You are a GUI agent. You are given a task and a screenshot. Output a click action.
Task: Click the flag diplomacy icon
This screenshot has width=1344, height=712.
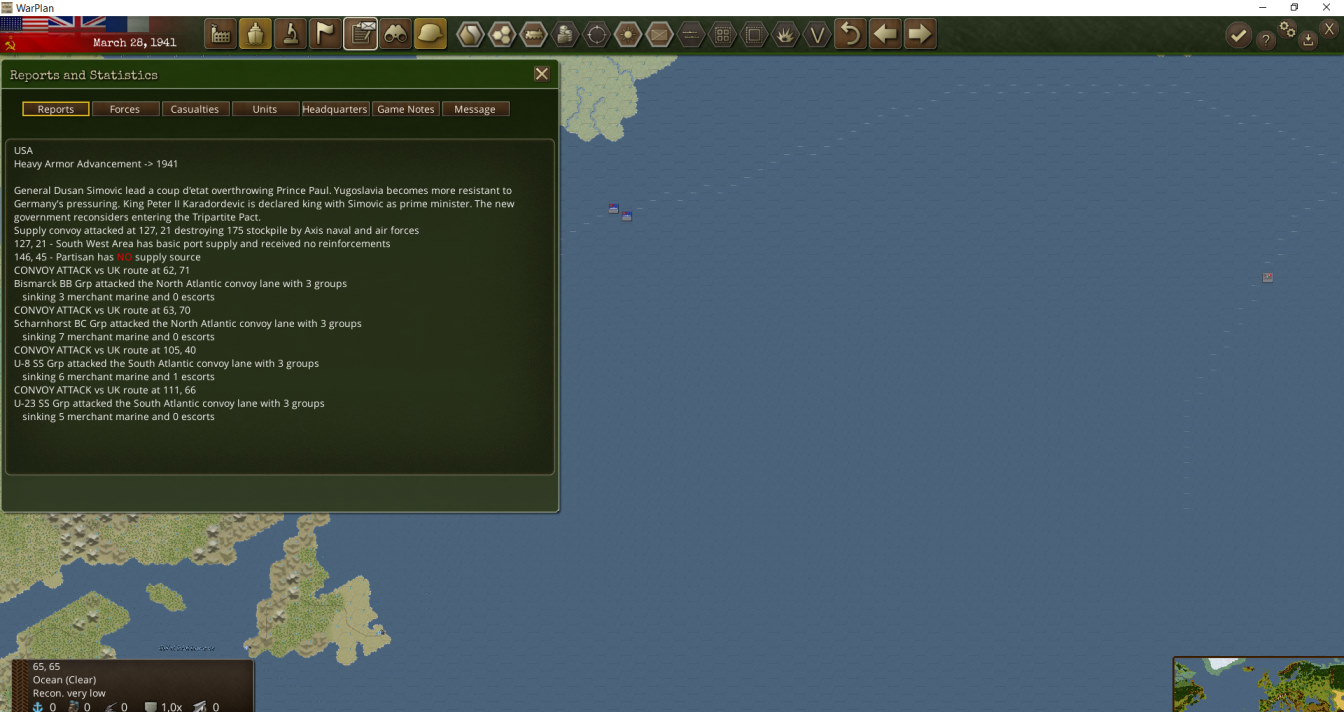pos(325,35)
